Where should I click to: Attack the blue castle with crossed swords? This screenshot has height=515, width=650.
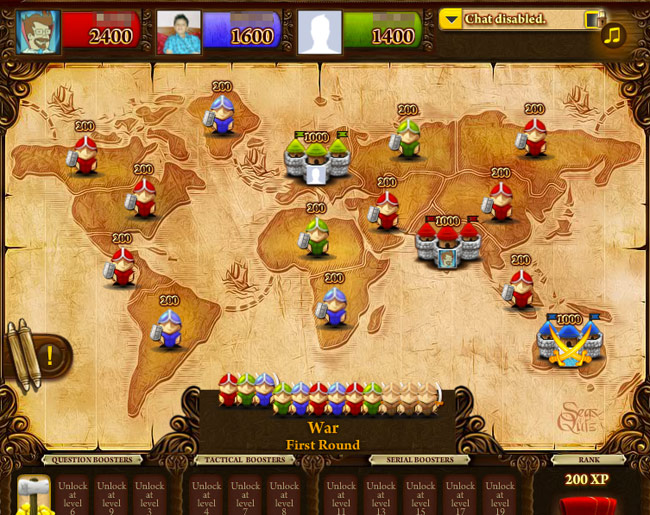[x=568, y=343]
